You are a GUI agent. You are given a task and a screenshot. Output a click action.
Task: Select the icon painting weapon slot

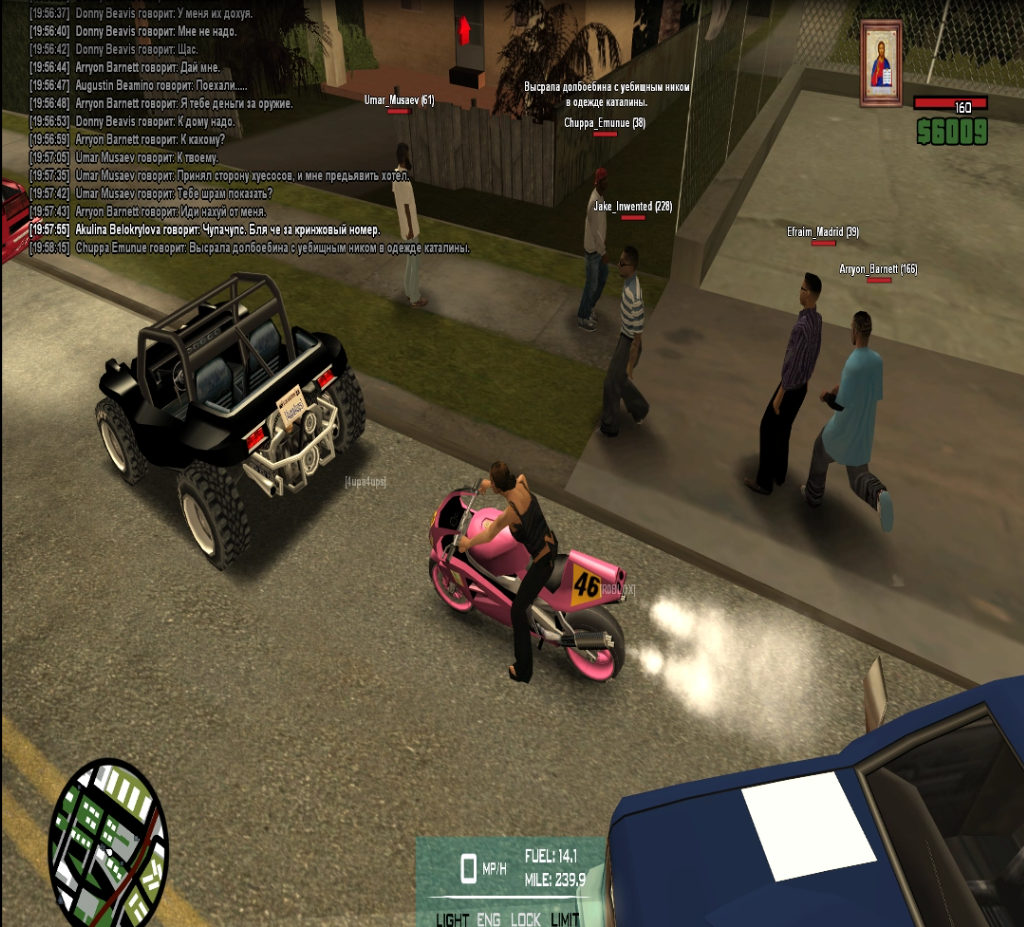click(x=880, y=63)
